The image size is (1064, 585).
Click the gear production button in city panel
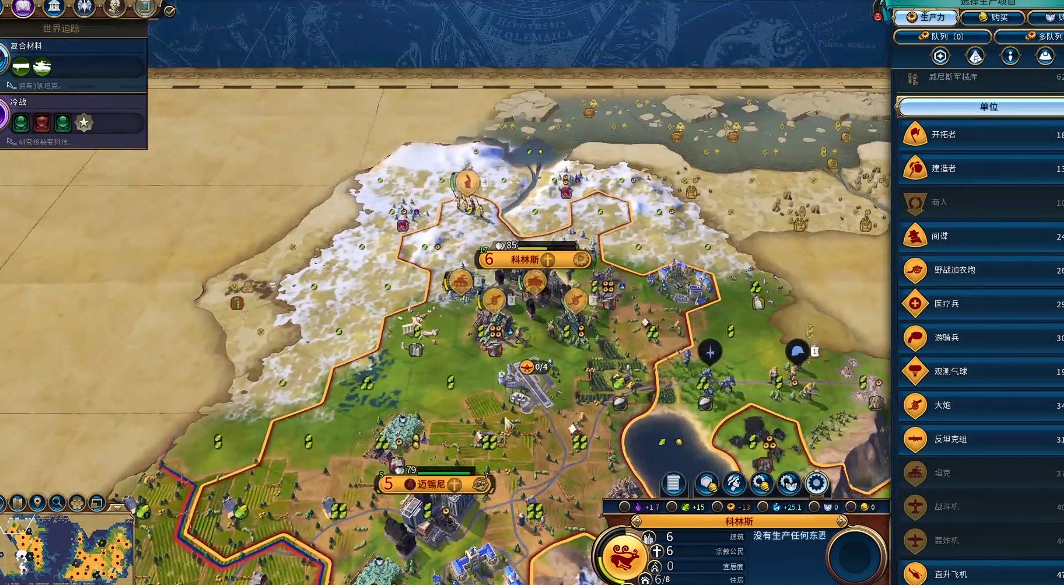pyautogui.click(x=817, y=483)
